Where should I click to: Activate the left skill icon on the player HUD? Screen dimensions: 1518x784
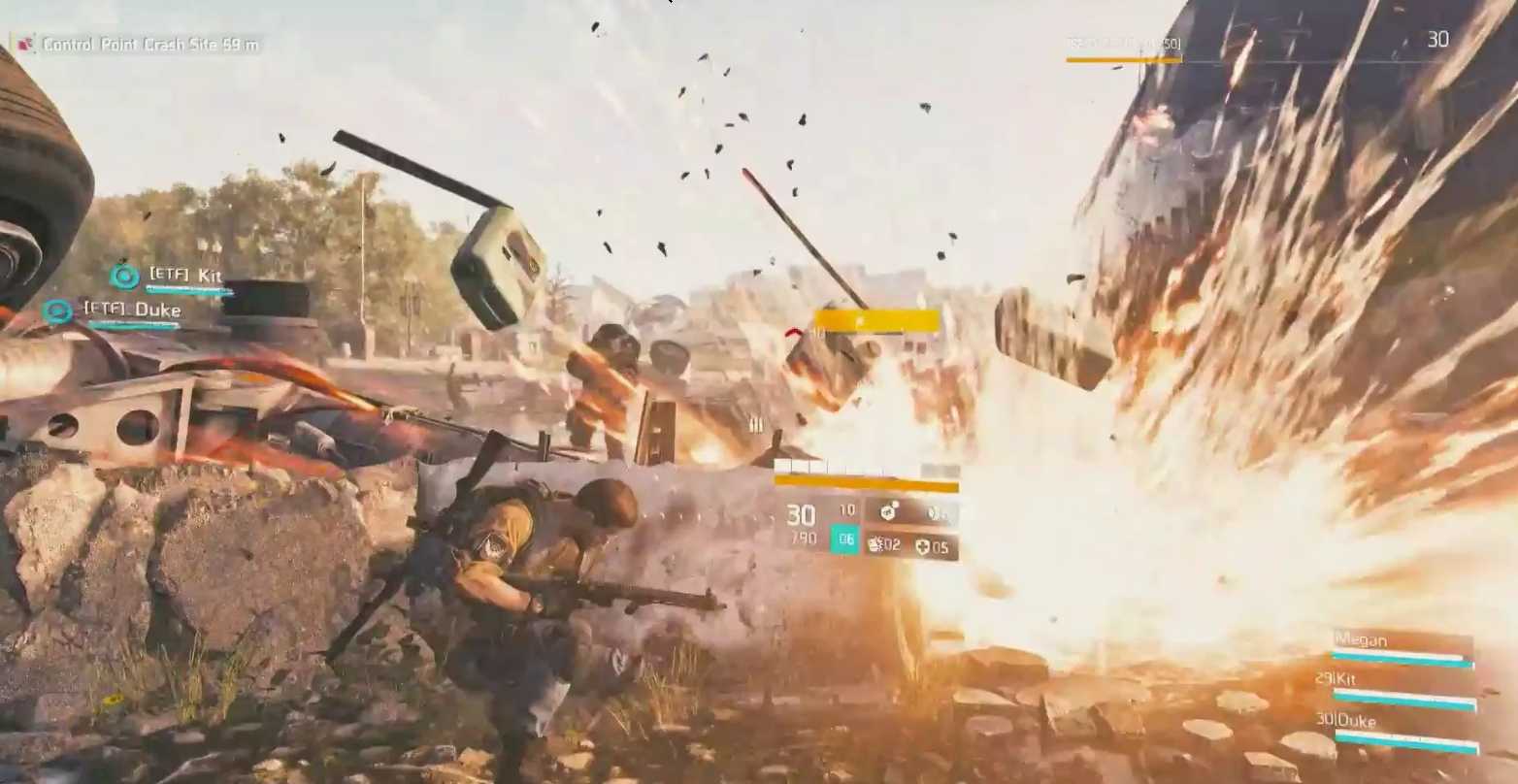887,511
